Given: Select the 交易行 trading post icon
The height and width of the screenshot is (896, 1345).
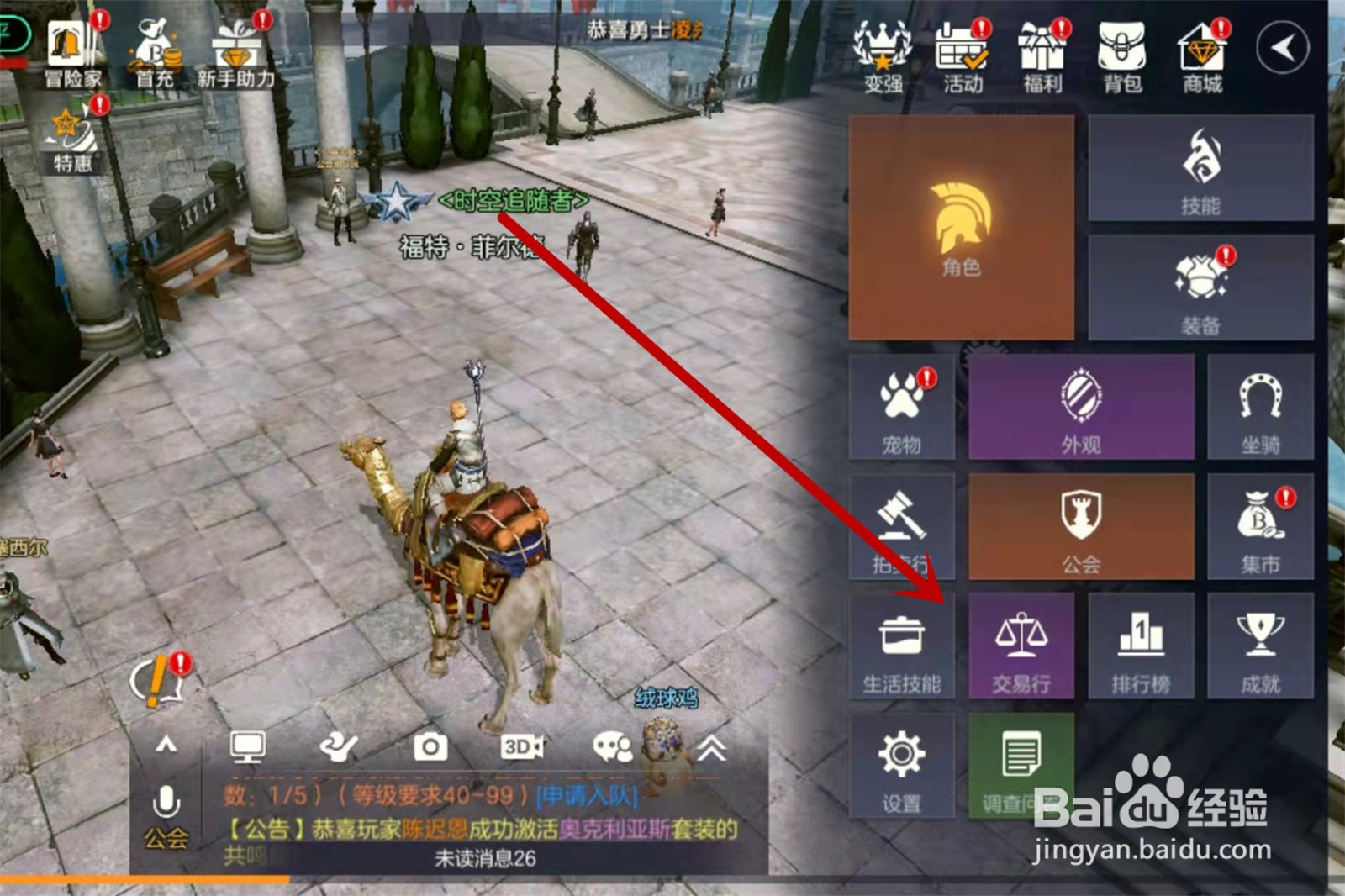Looking at the screenshot, I should [1022, 647].
